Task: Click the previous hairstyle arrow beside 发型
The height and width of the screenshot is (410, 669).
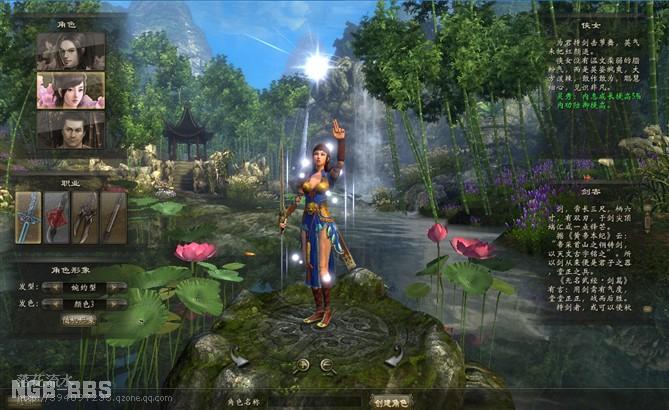Action: (x=54, y=287)
